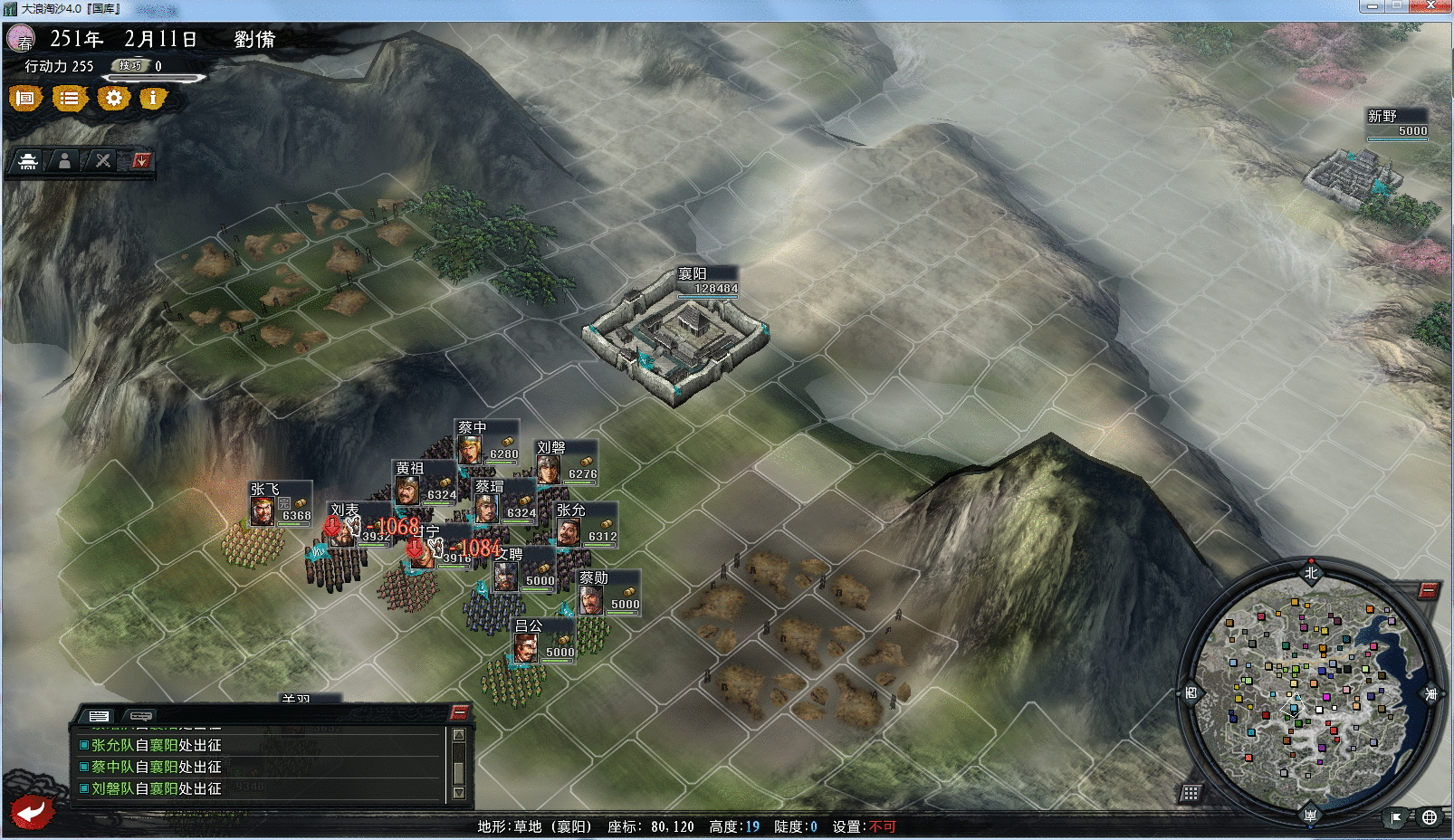
Task: Select the message log list tab
Action: (99, 716)
